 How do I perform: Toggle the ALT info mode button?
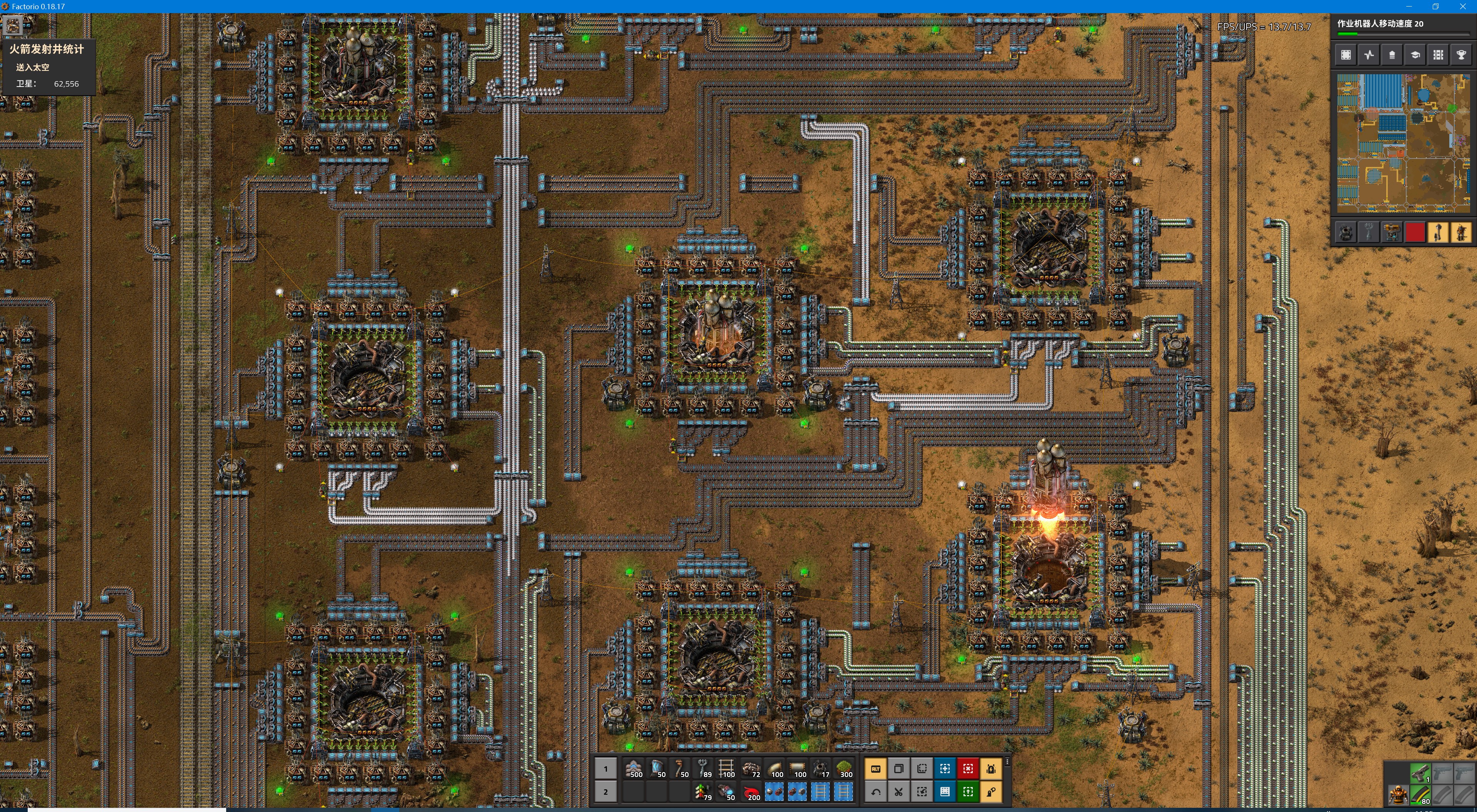coord(875,769)
